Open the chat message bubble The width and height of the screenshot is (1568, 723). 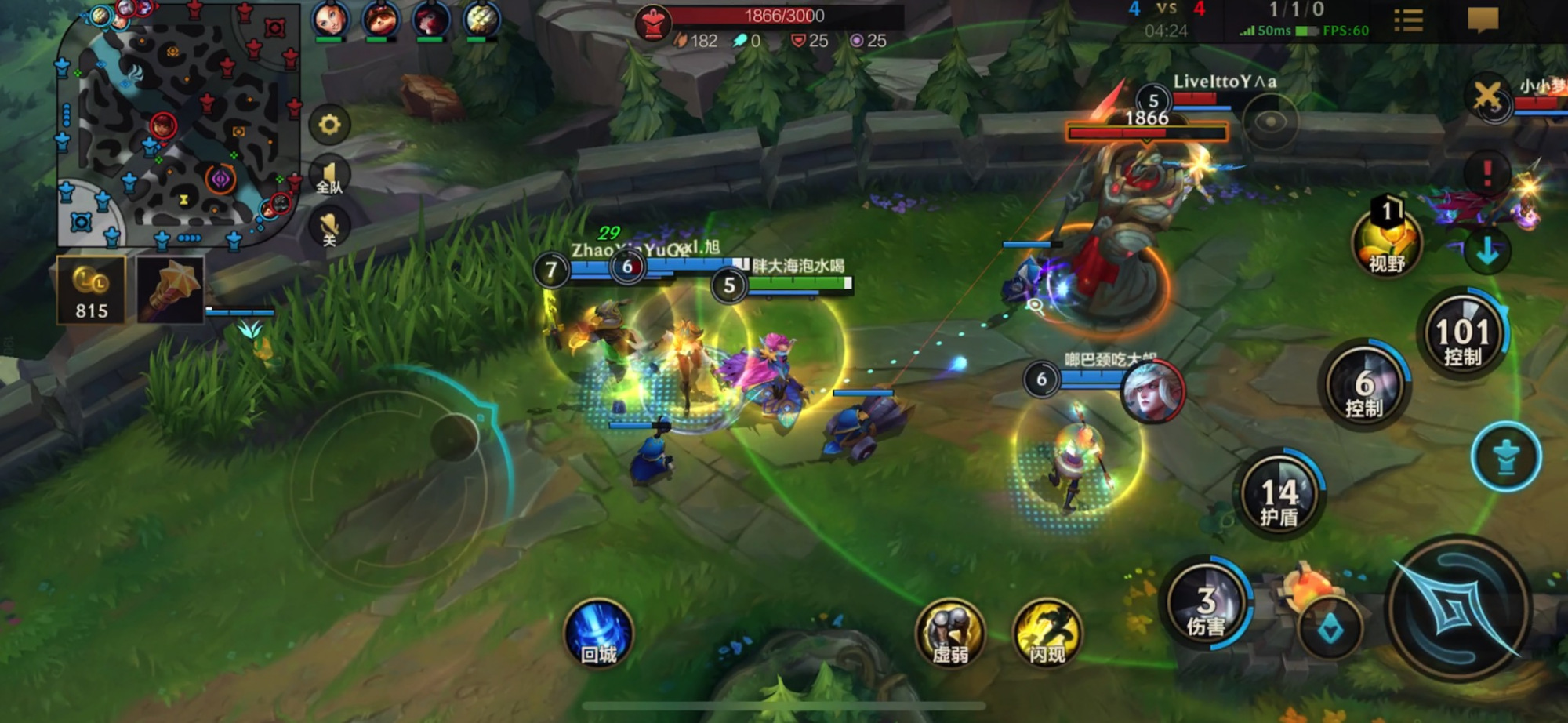(1483, 19)
